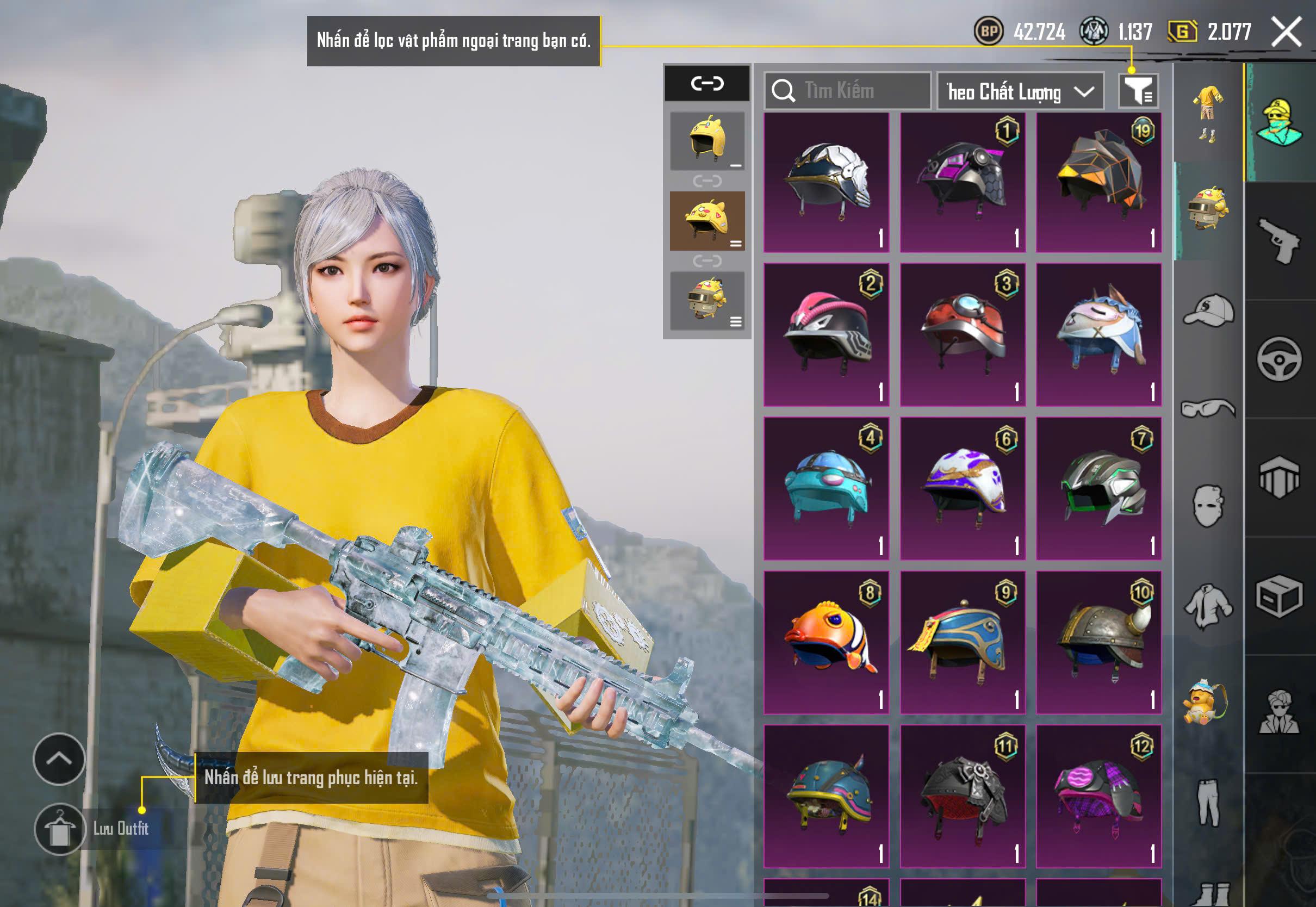Open the face mask category
1316x907 pixels.
point(1208,506)
